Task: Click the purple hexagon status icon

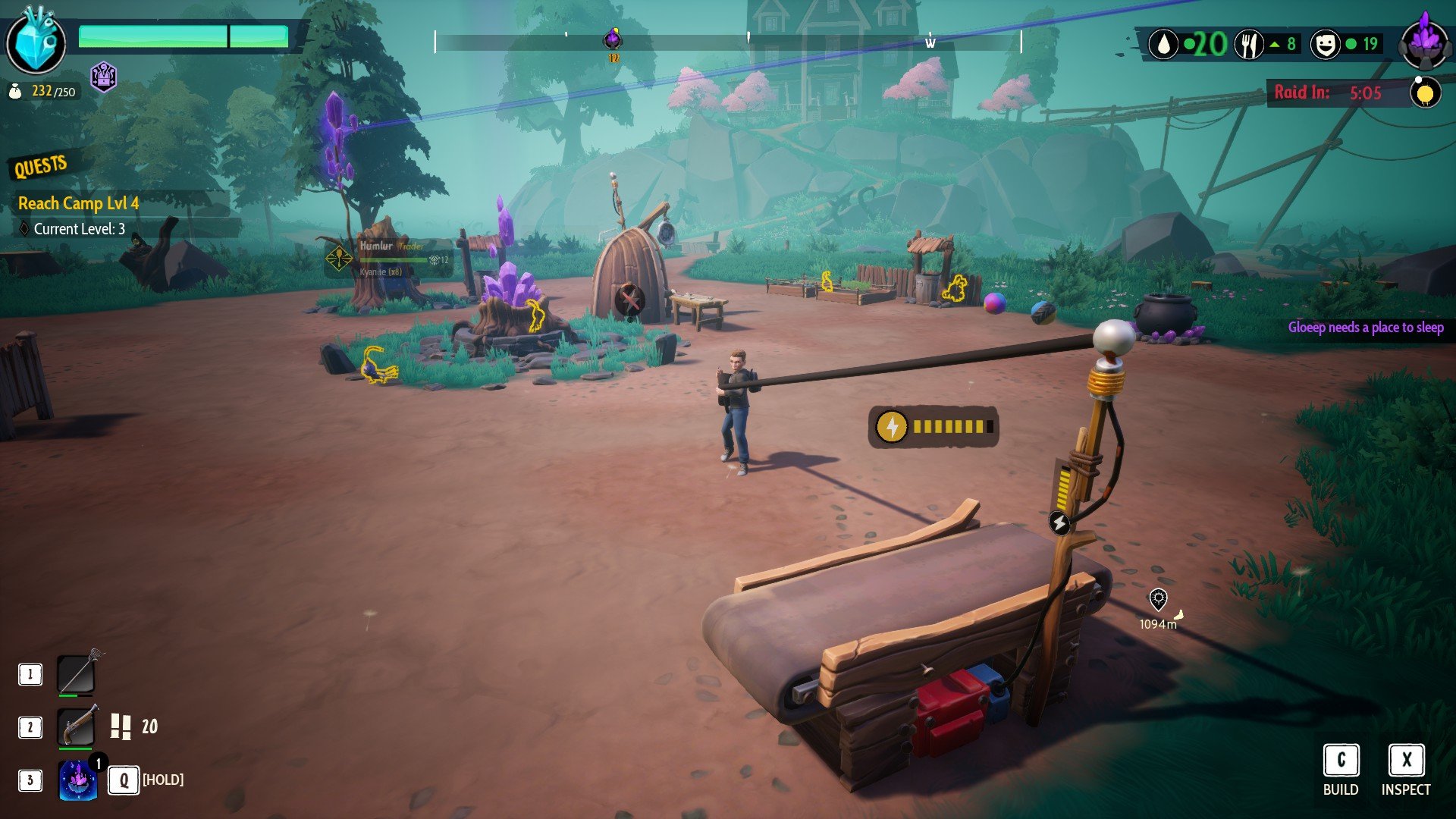Action: (x=103, y=76)
